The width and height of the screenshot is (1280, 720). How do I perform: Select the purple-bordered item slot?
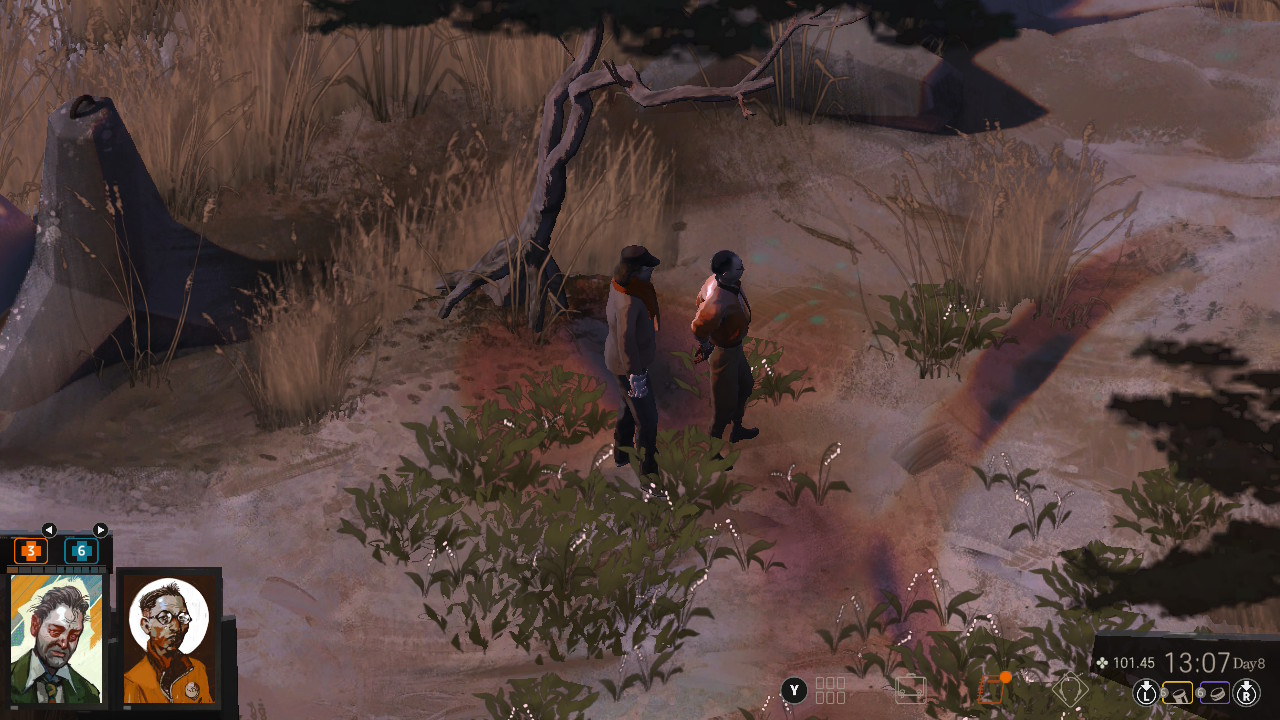click(1214, 692)
